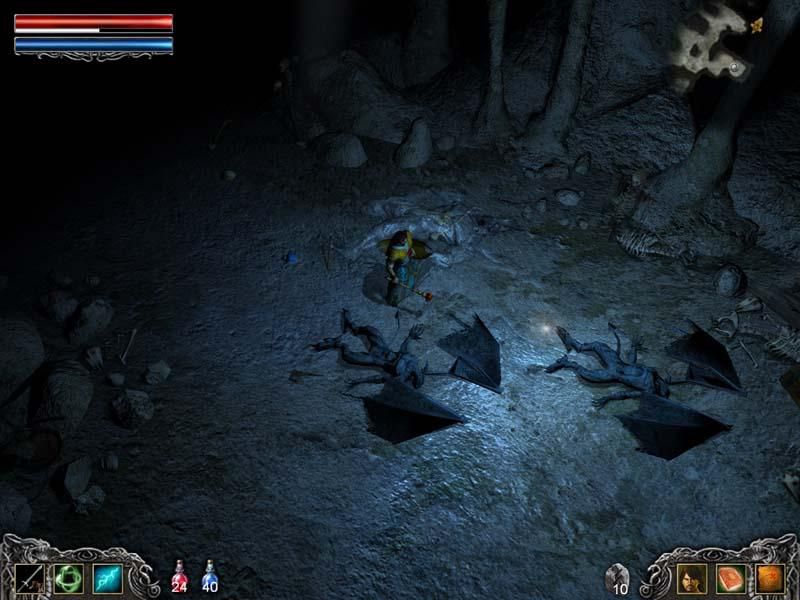Cast the cyan lightning bolt spell
This screenshot has width=800, height=600.
(107, 578)
